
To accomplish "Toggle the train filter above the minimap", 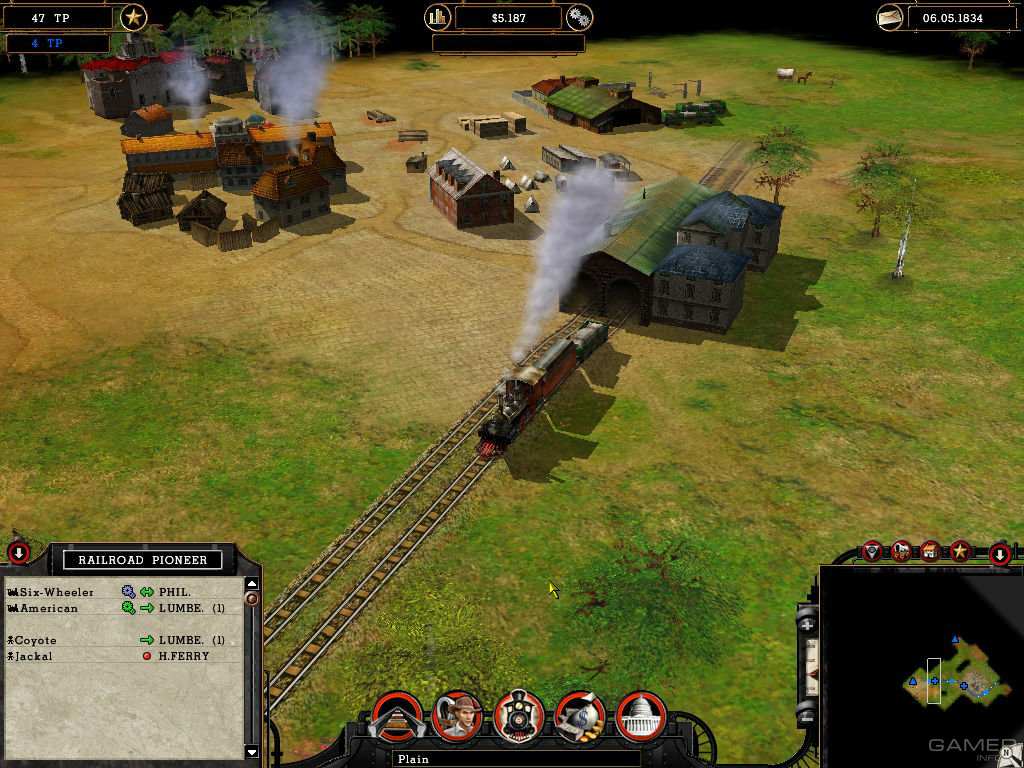I will click(x=902, y=550).
